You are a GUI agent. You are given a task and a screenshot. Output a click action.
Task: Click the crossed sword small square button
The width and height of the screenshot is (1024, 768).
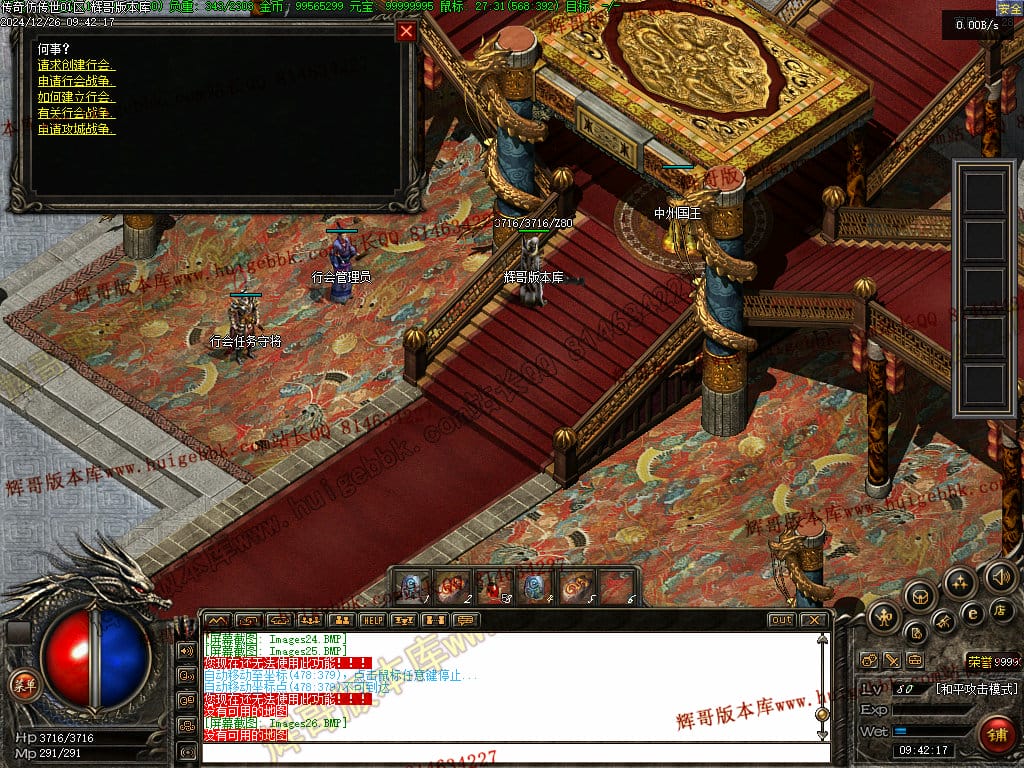890,661
